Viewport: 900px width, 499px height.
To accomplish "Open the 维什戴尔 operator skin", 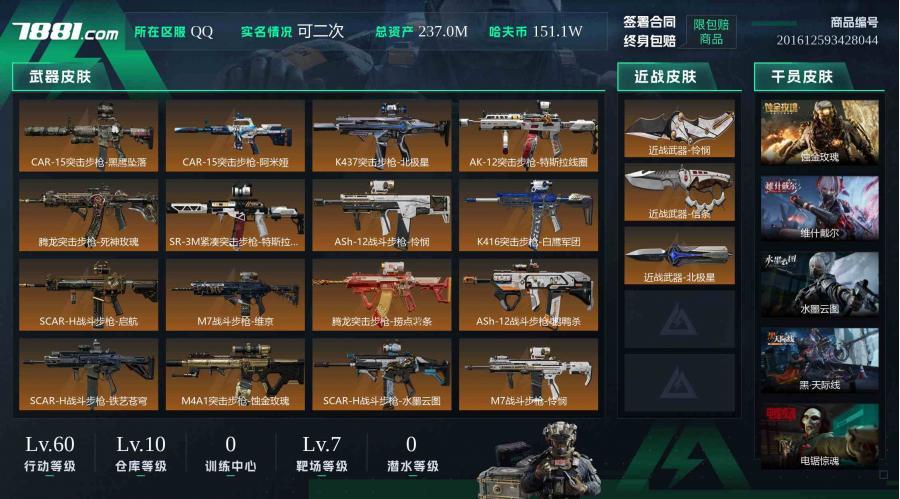I will tap(819, 208).
